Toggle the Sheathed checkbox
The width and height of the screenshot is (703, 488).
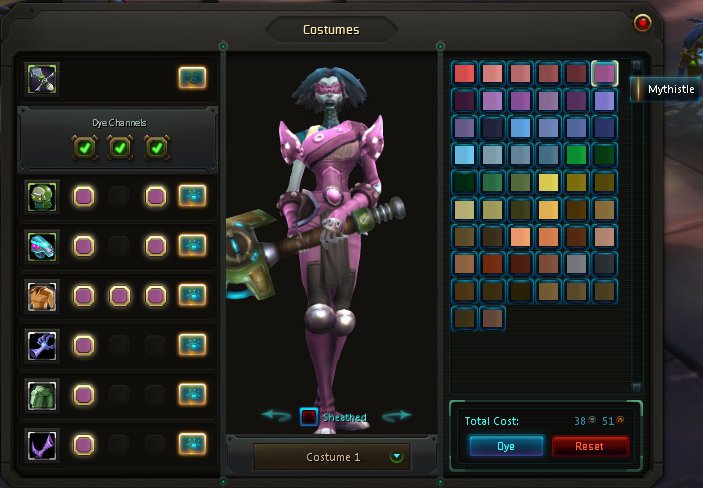pyautogui.click(x=310, y=417)
